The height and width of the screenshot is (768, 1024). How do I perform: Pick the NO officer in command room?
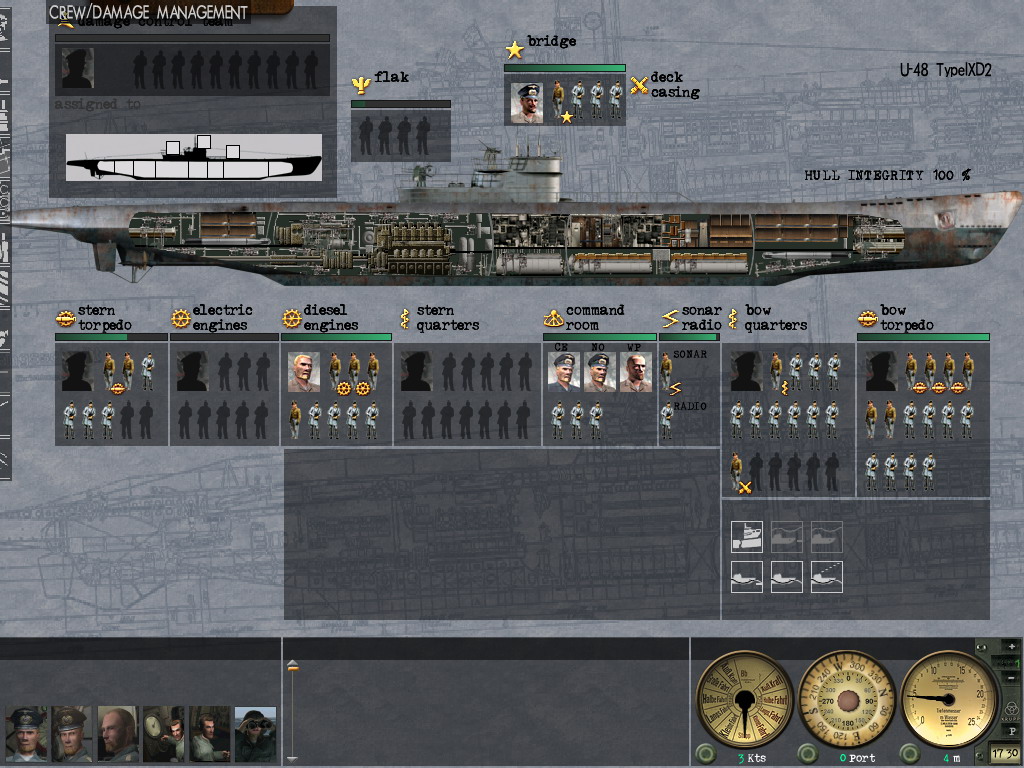tap(600, 372)
